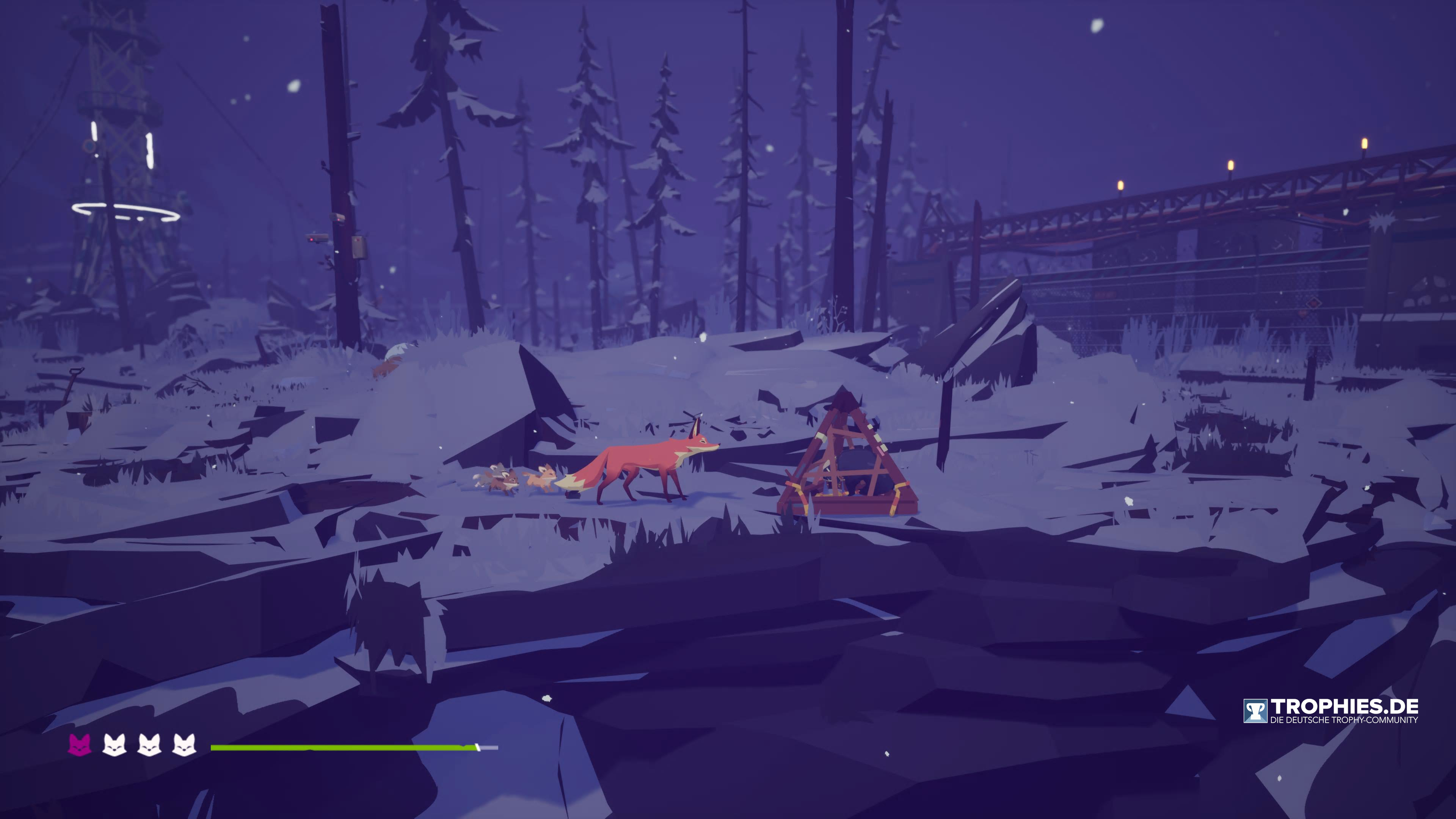The image size is (1456, 819).
Task: Open the Trophies.de watermark logo
Action: (x=1330, y=711)
